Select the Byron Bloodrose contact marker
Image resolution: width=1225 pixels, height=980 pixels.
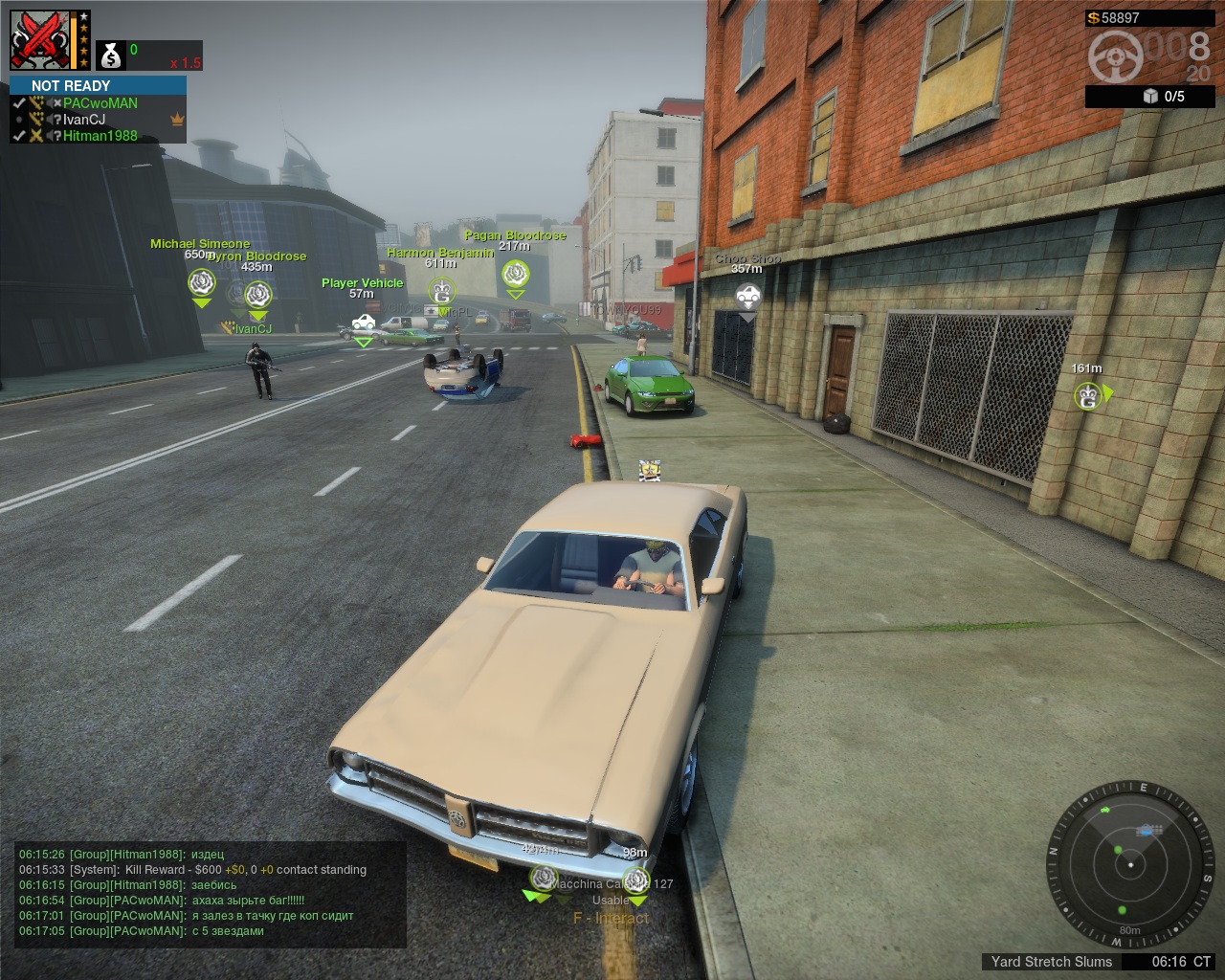pos(258,295)
